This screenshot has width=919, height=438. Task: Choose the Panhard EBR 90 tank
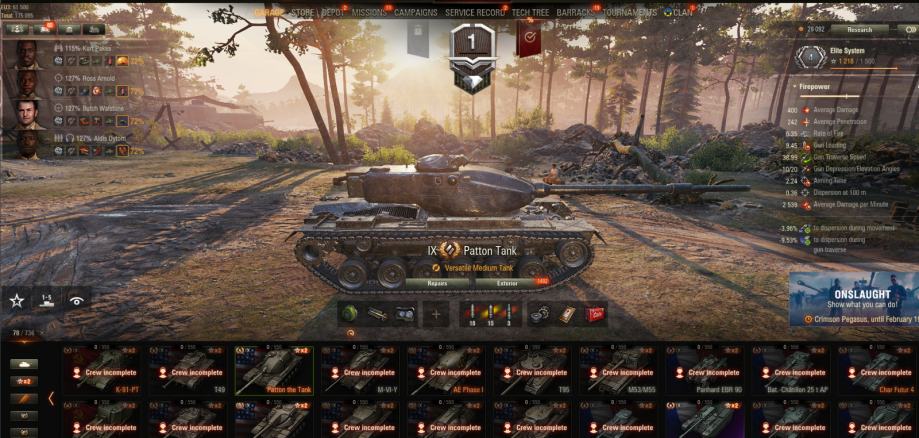708,370
